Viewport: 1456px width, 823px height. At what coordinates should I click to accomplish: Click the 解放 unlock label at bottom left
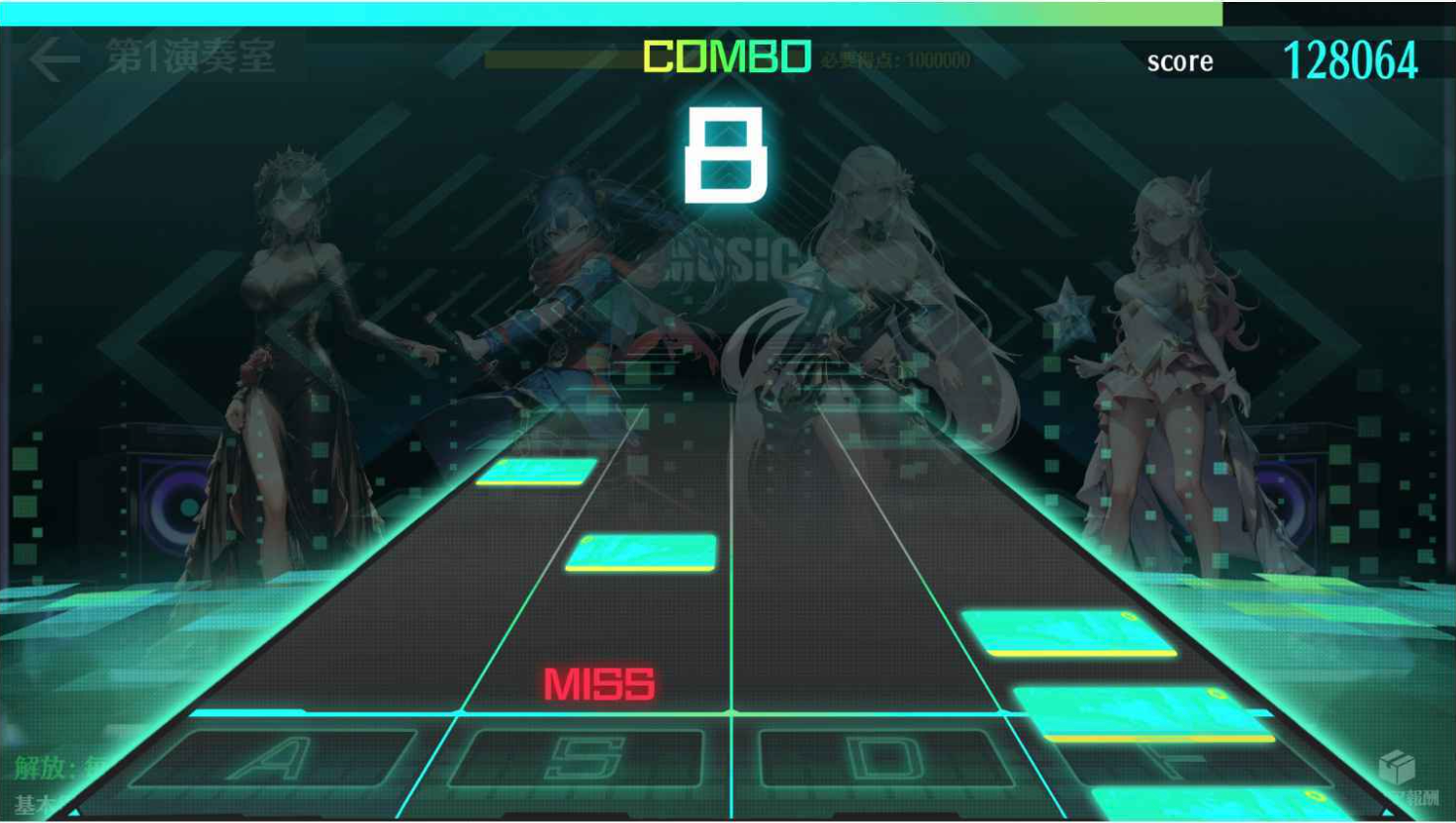click(40, 770)
